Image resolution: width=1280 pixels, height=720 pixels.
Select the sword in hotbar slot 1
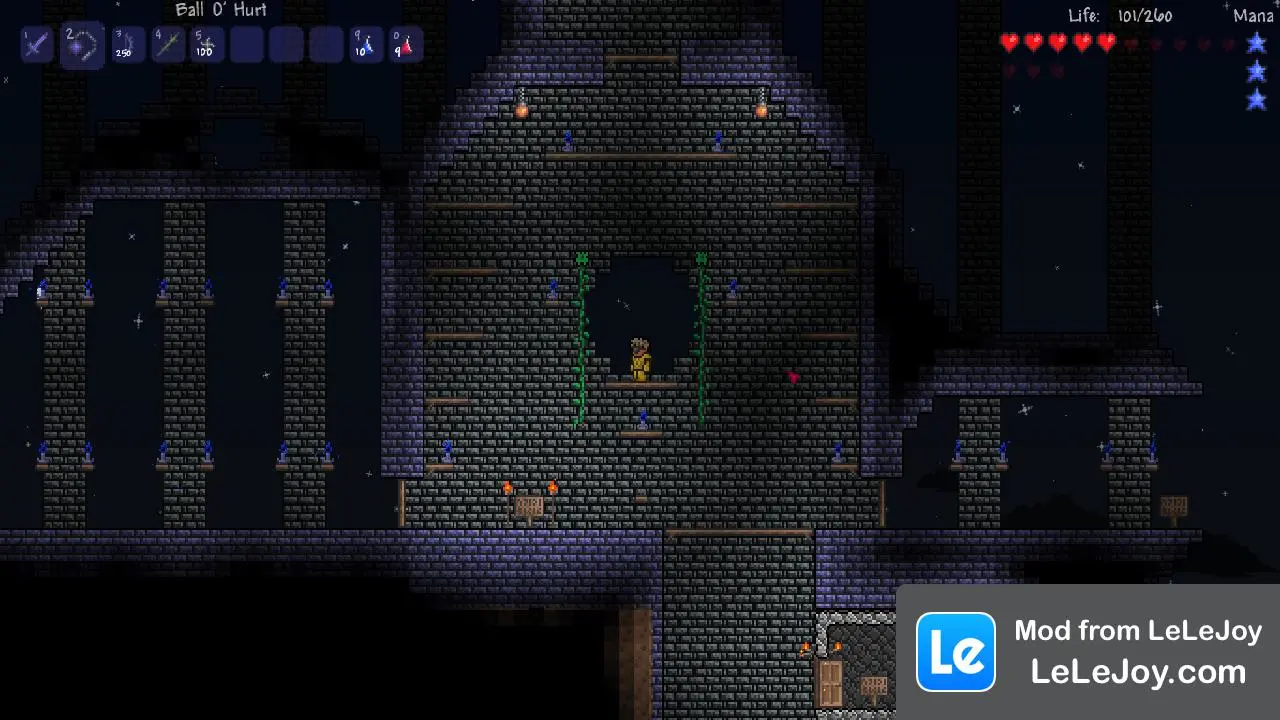(37, 45)
